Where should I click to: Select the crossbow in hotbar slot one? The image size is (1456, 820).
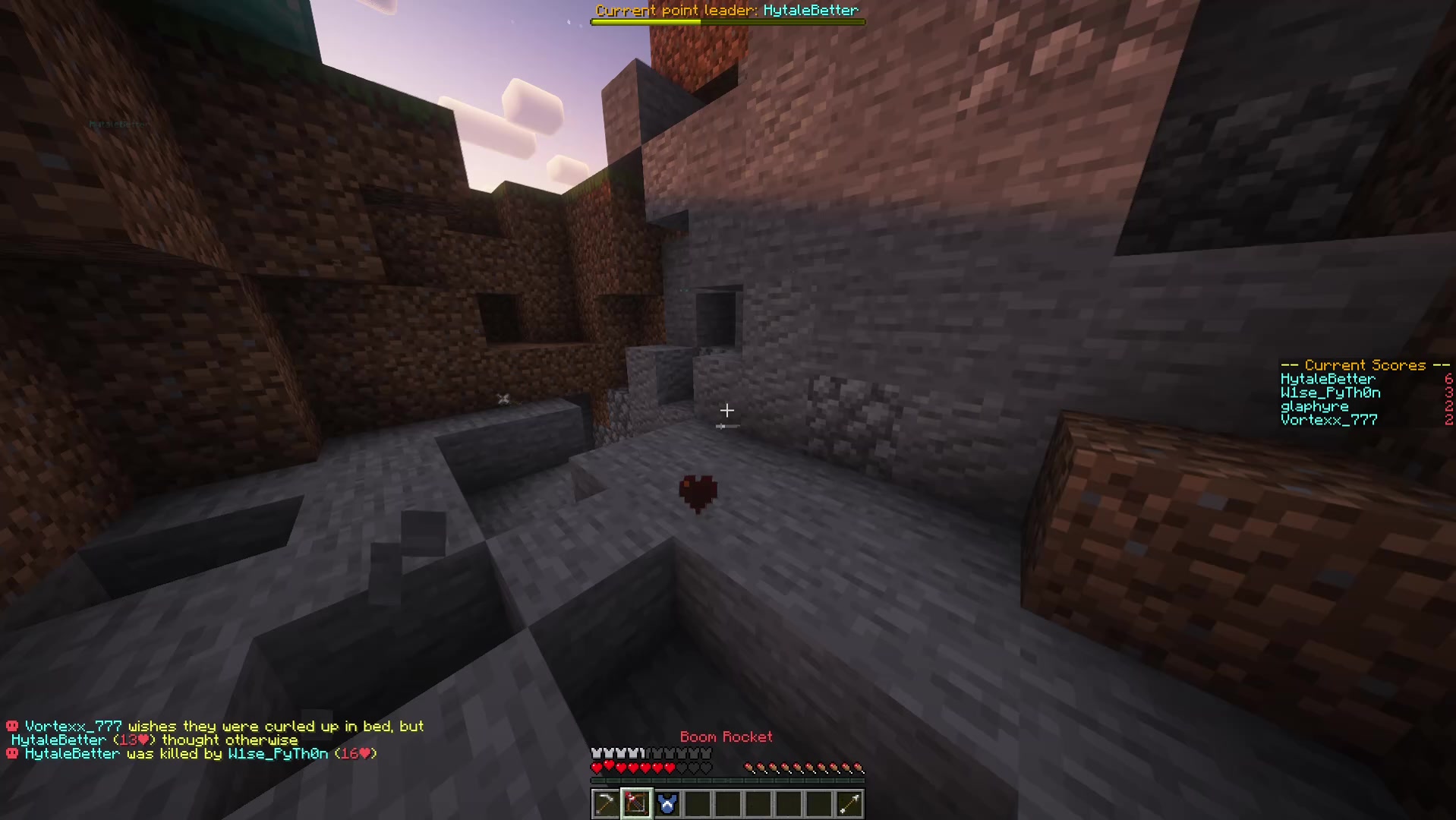[605, 803]
